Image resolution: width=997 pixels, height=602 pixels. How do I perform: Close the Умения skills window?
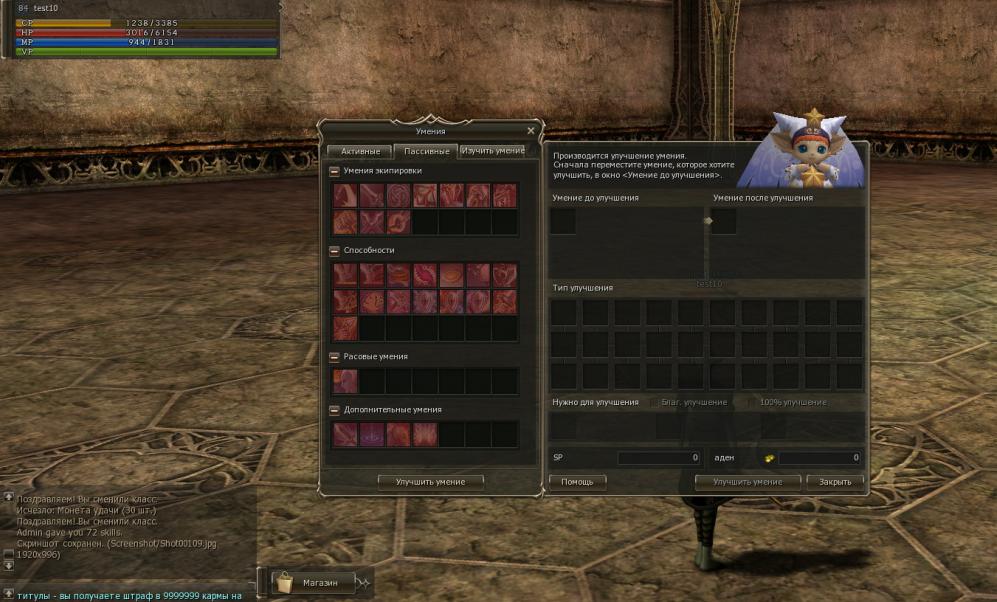(x=530, y=131)
